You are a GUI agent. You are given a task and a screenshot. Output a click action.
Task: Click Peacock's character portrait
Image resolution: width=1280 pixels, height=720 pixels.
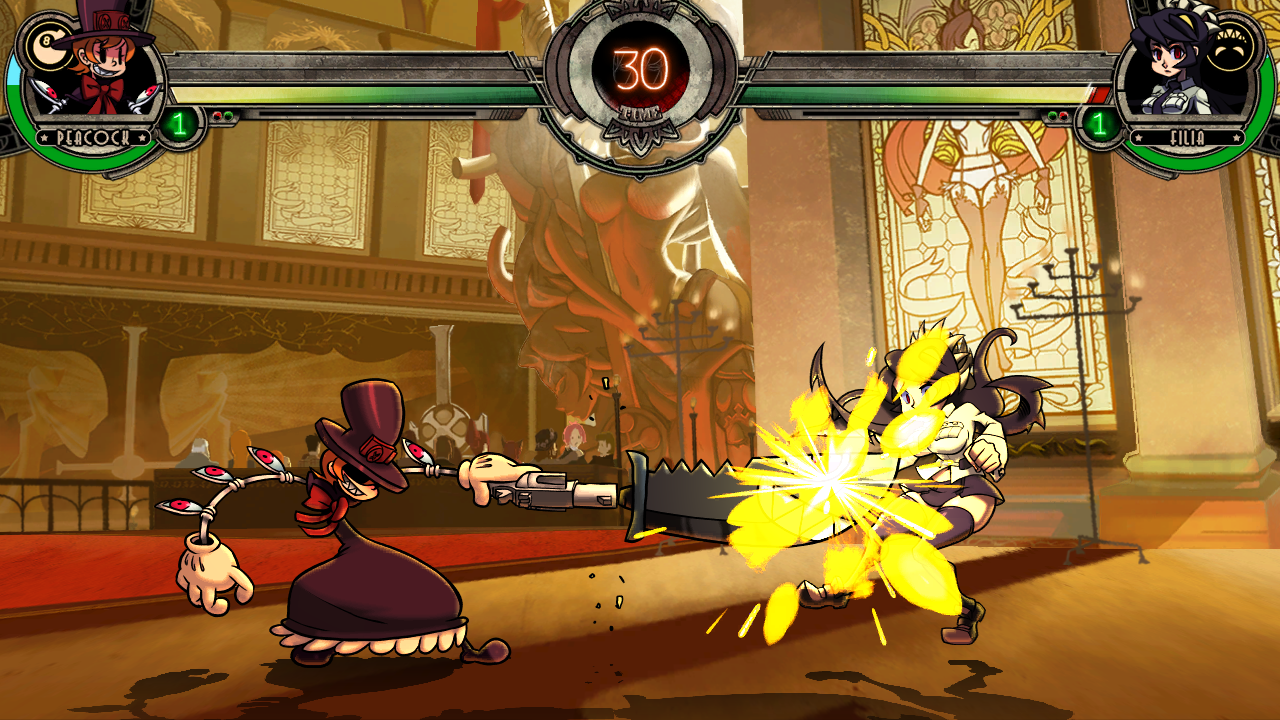pos(95,78)
